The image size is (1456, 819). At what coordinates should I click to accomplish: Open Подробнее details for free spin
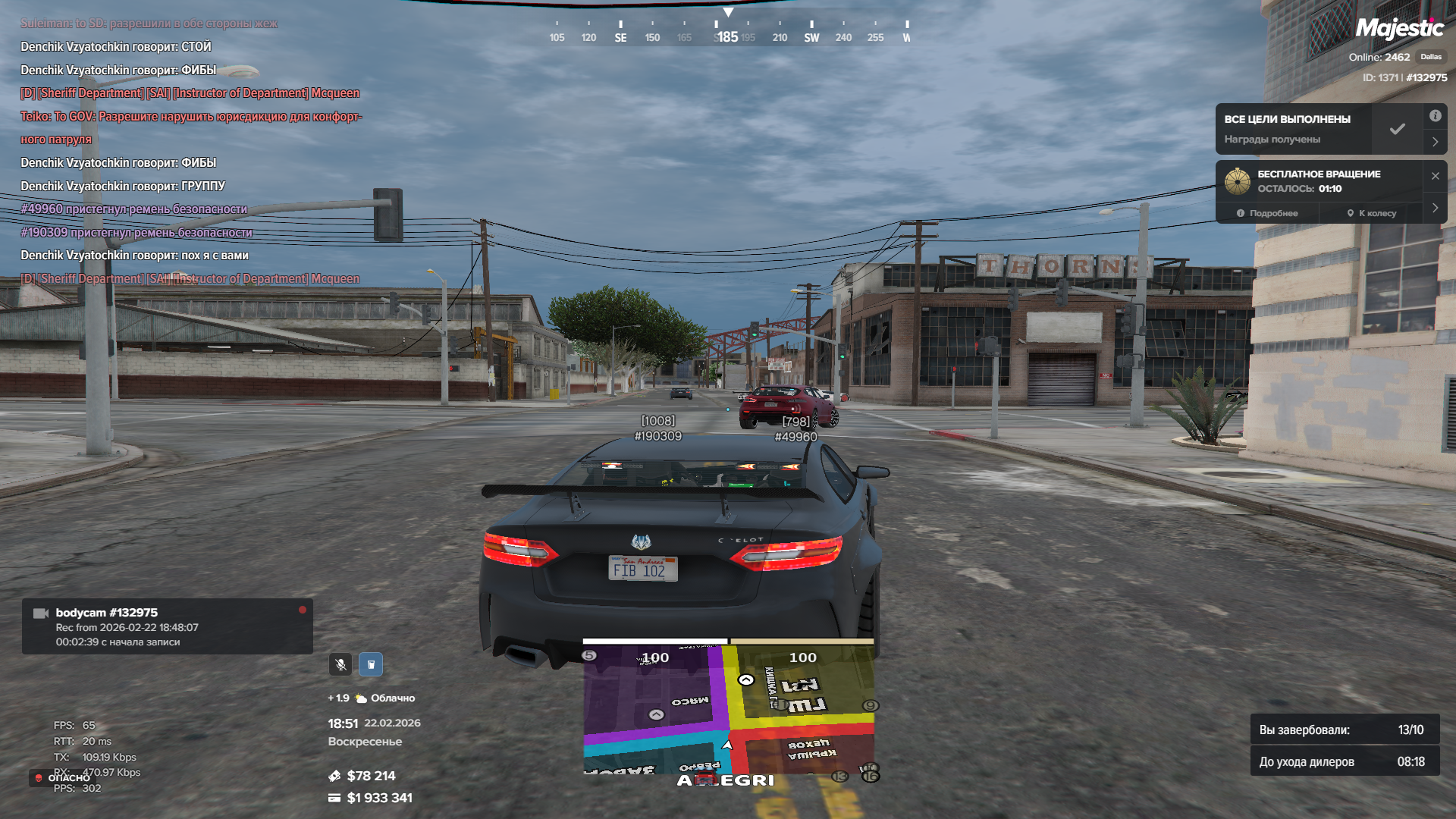coord(1267,213)
